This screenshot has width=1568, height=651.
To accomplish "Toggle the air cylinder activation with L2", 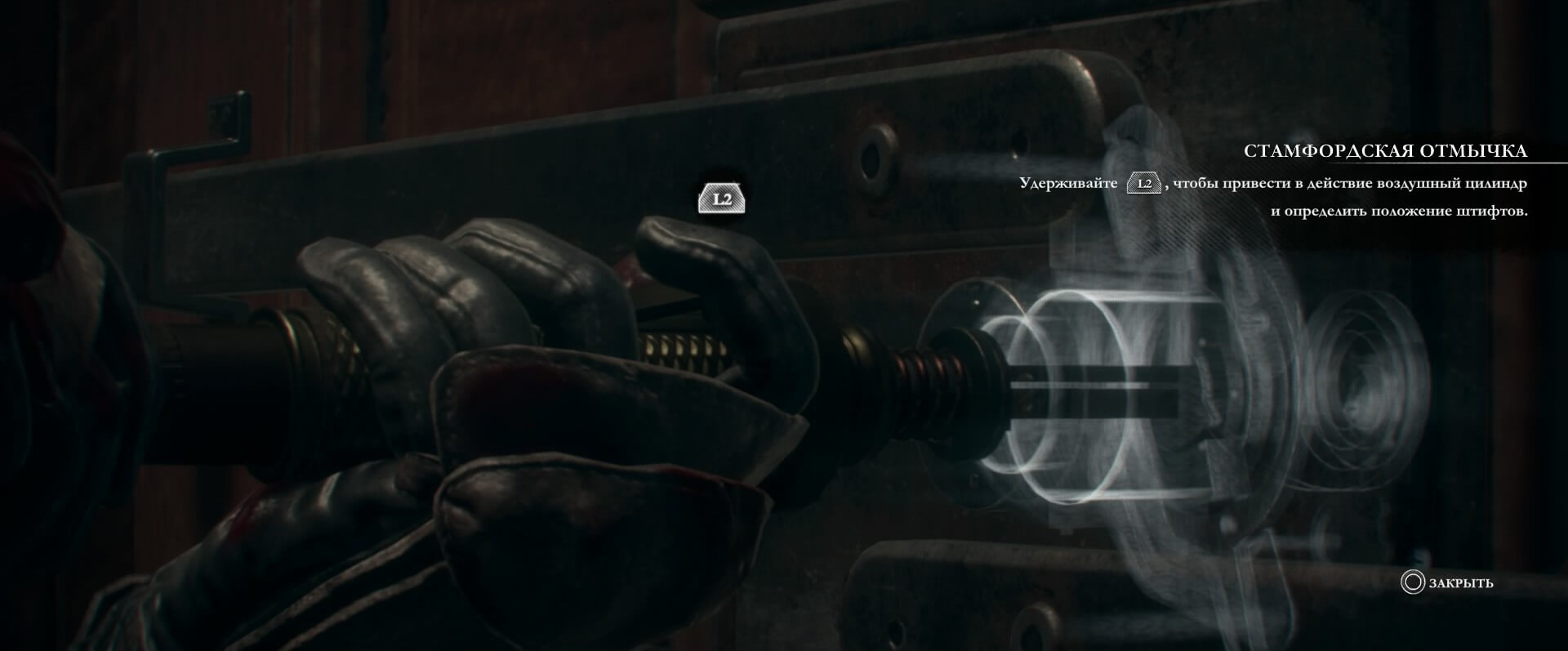I will pos(724,196).
